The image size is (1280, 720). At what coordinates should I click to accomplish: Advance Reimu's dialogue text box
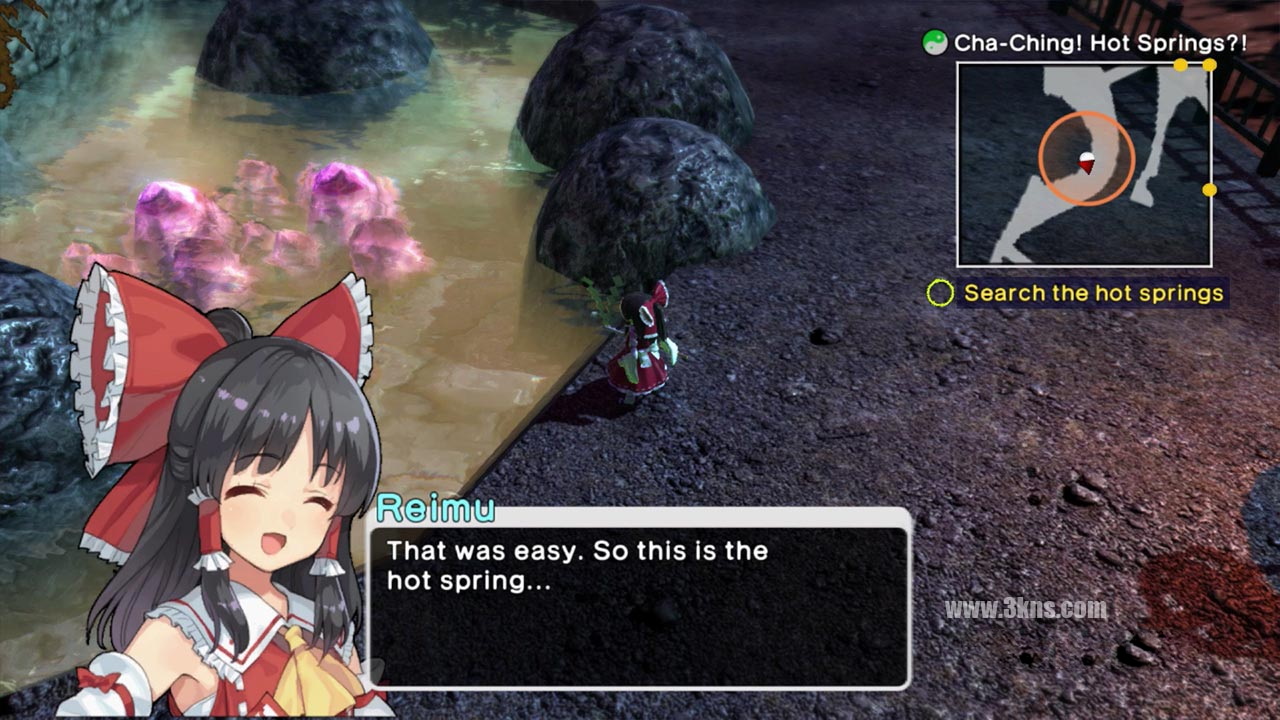point(638,600)
